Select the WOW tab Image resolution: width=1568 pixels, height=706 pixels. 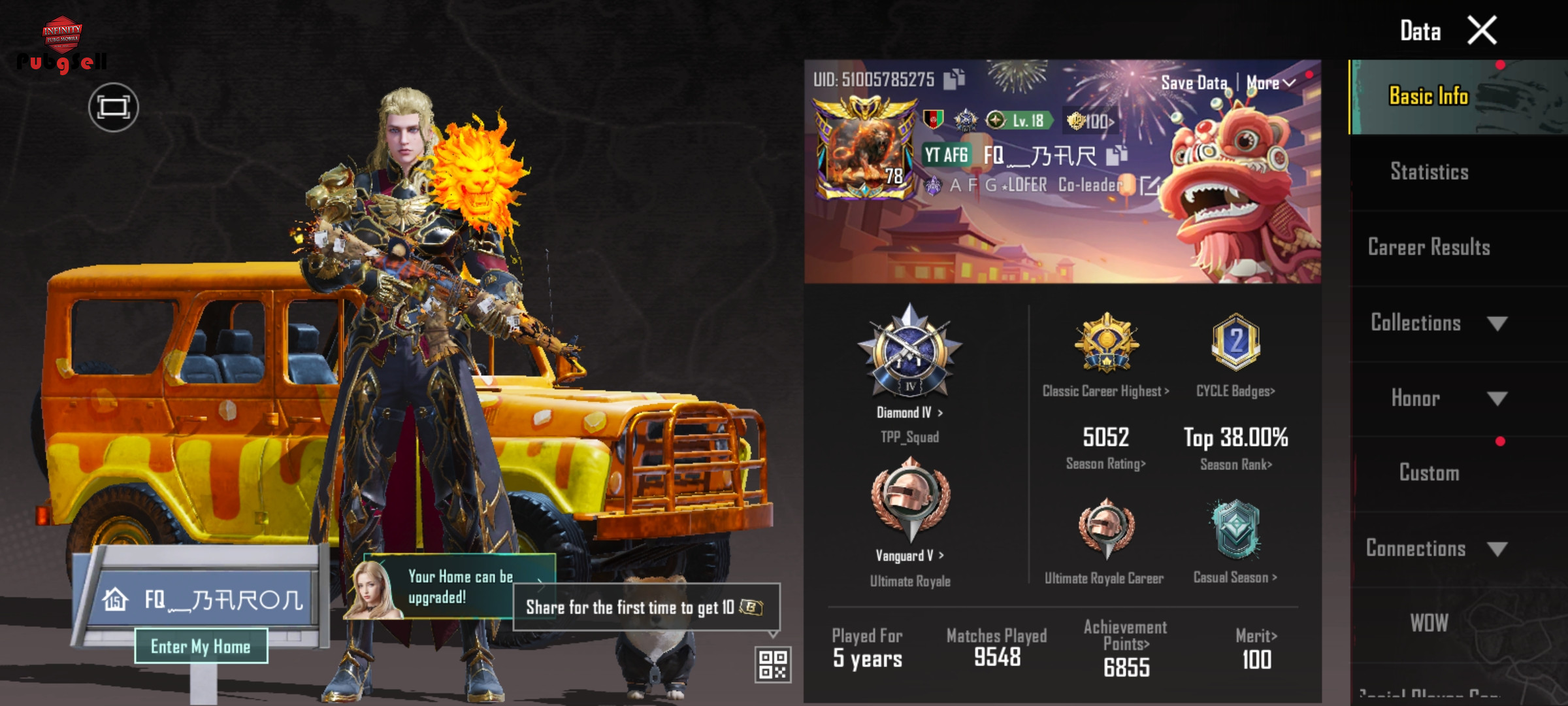[x=1429, y=623]
